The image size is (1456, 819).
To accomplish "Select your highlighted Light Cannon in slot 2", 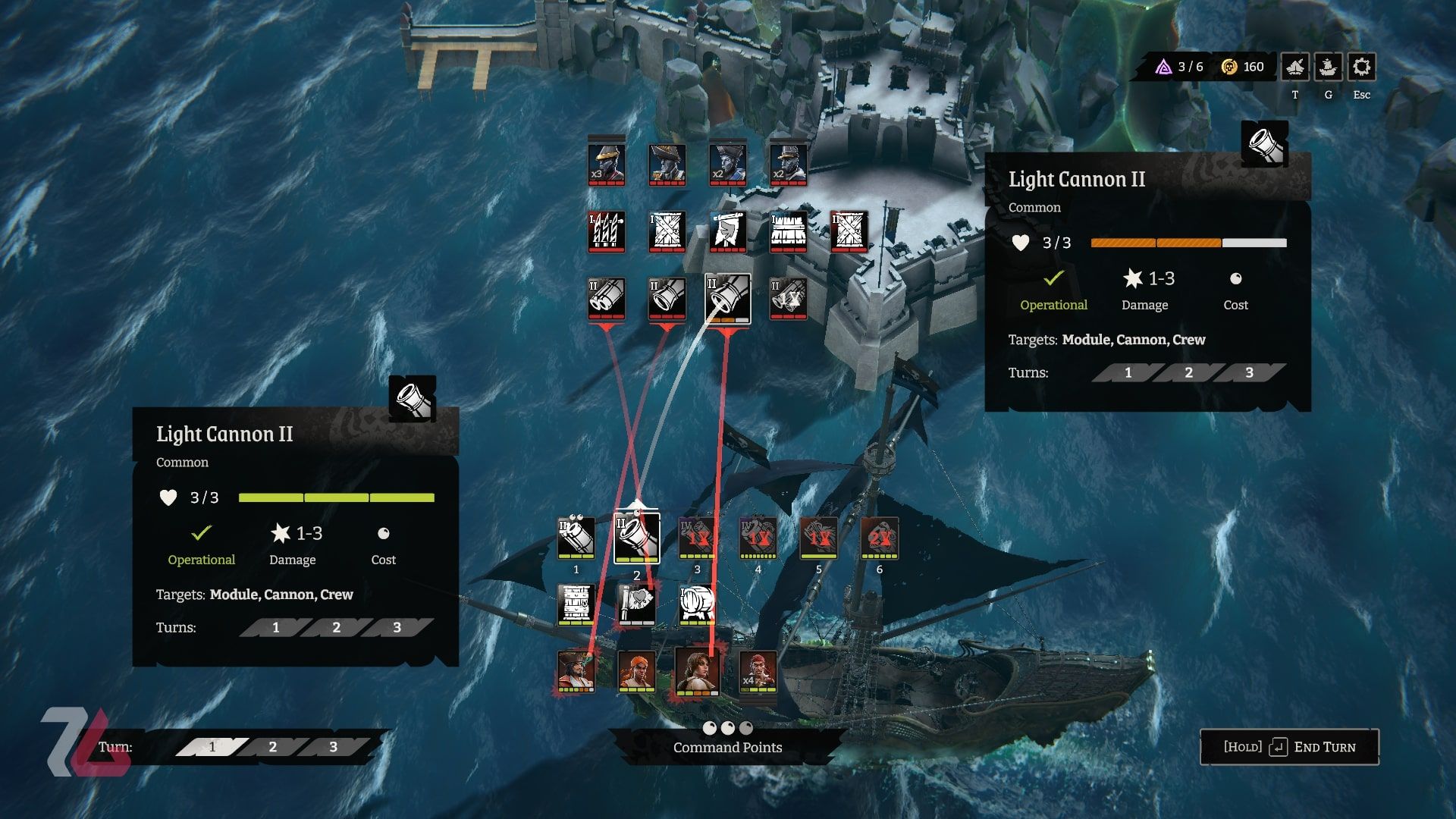I will (x=636, y=538).
